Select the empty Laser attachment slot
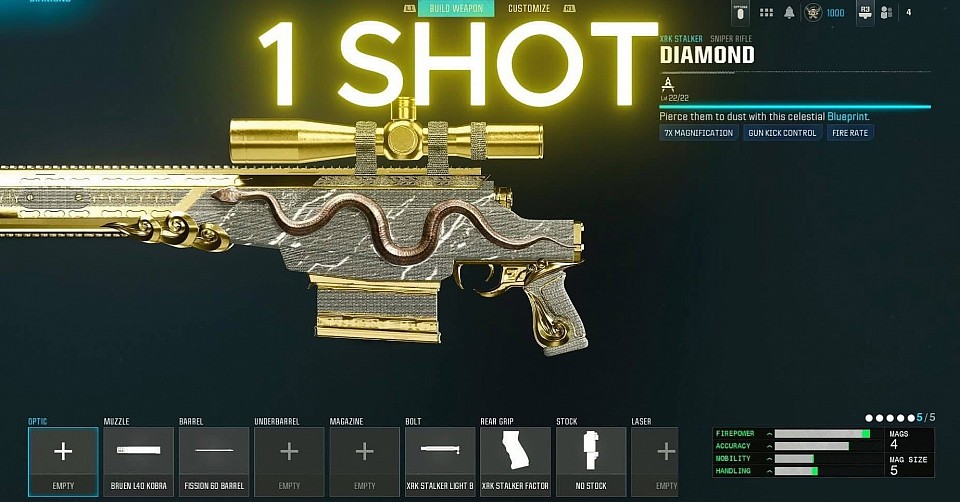This screenshot has width=960, height=502. [x=655, y=460]
